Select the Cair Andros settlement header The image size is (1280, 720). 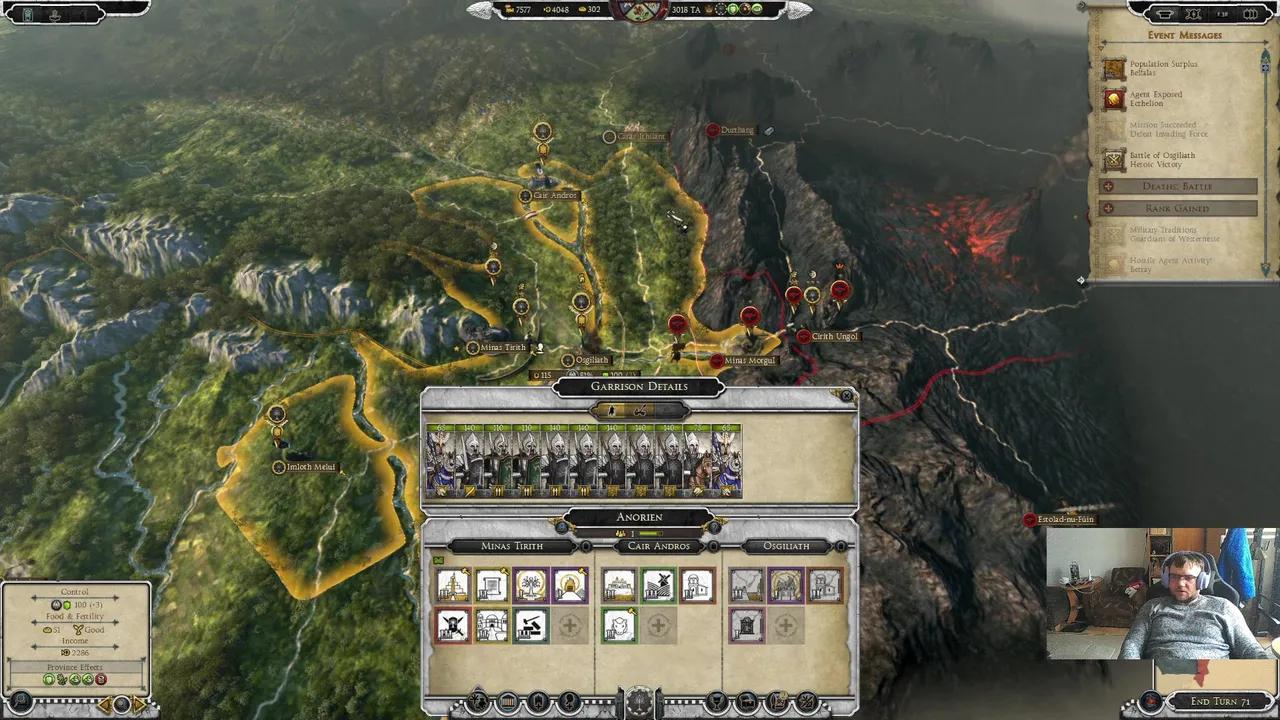coord(658,546)
